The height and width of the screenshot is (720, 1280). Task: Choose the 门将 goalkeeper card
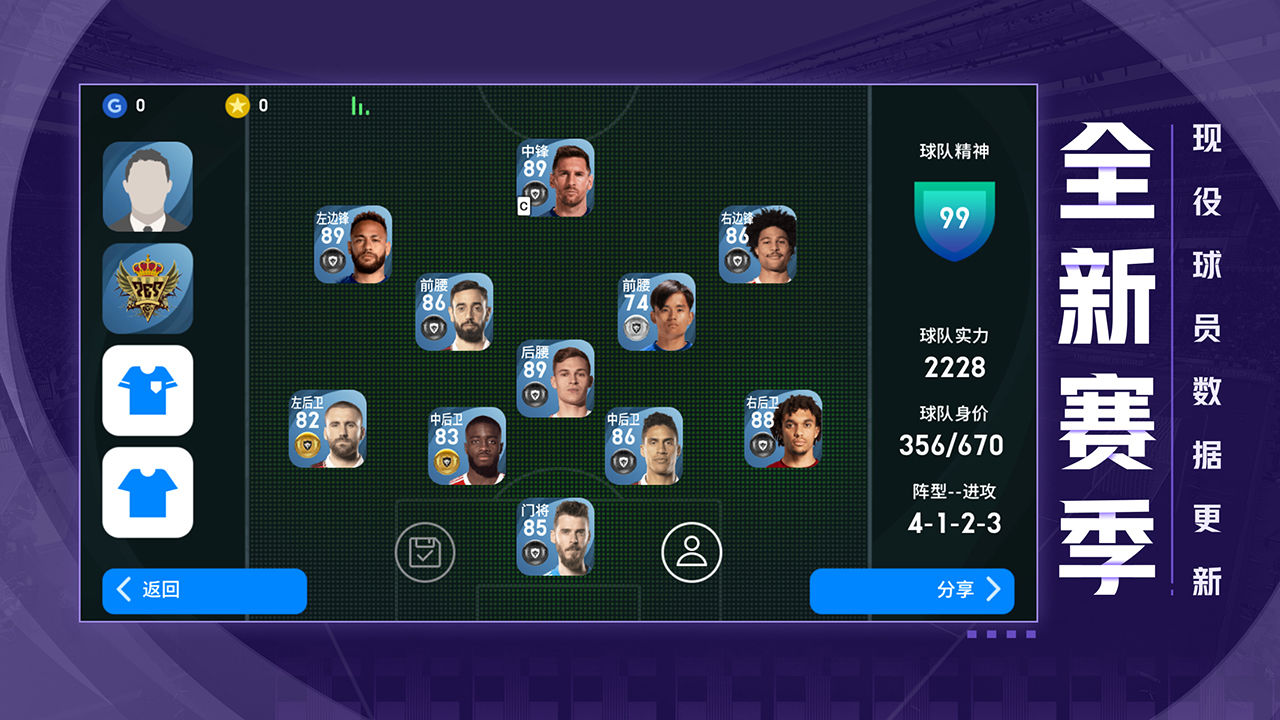coord(555,538)
